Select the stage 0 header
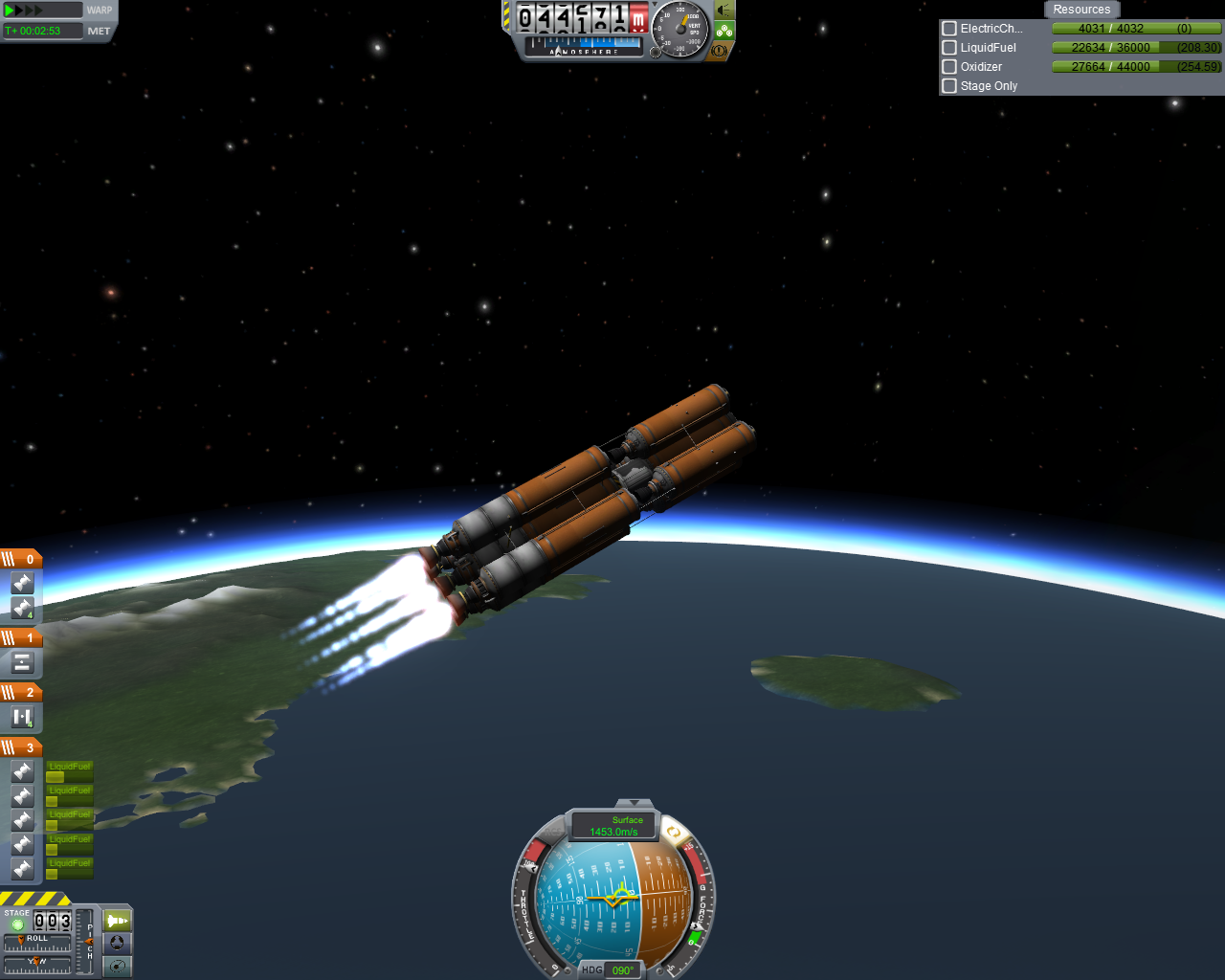The height and width of the screenshot is (980, 1225). [21, 559]
